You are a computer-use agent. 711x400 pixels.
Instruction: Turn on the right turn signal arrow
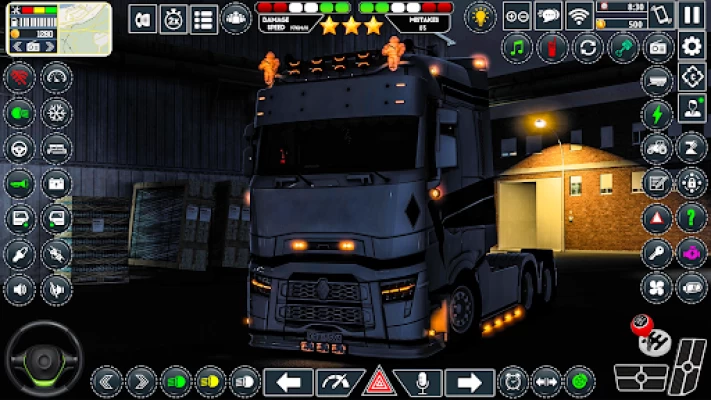click(469, 381)
